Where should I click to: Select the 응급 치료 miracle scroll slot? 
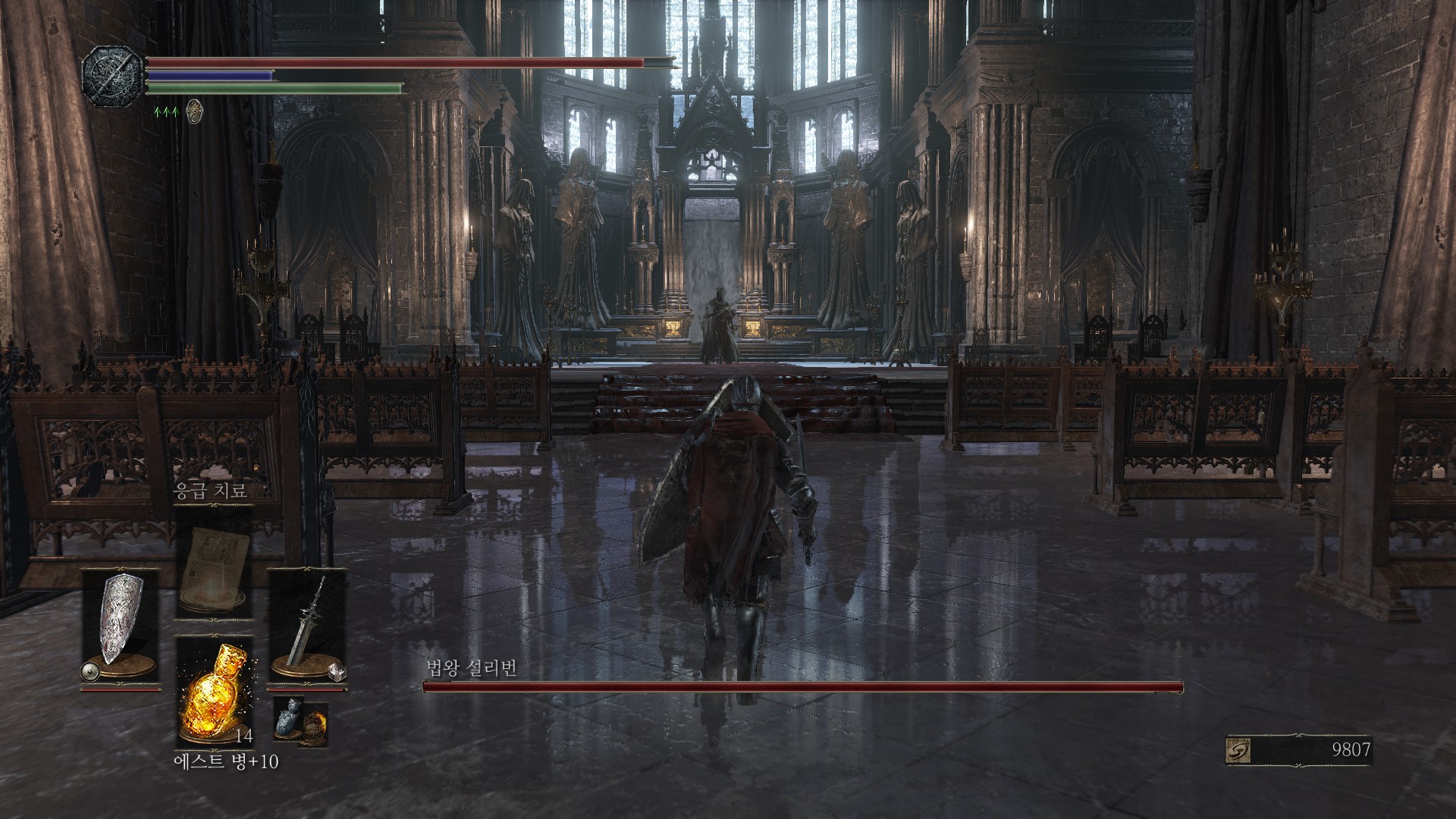215,562
